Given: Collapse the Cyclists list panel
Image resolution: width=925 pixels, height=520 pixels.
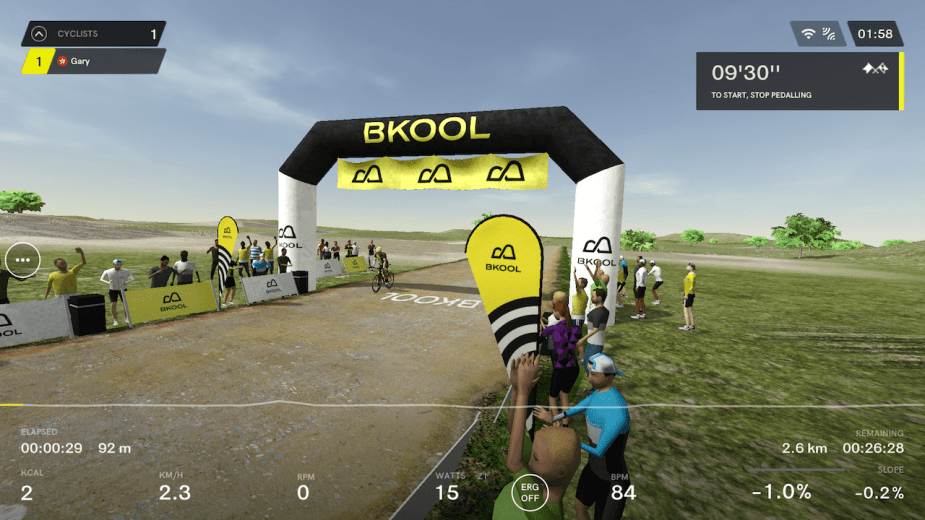Looking at the screenshot, I should click(x=39, y=34).
